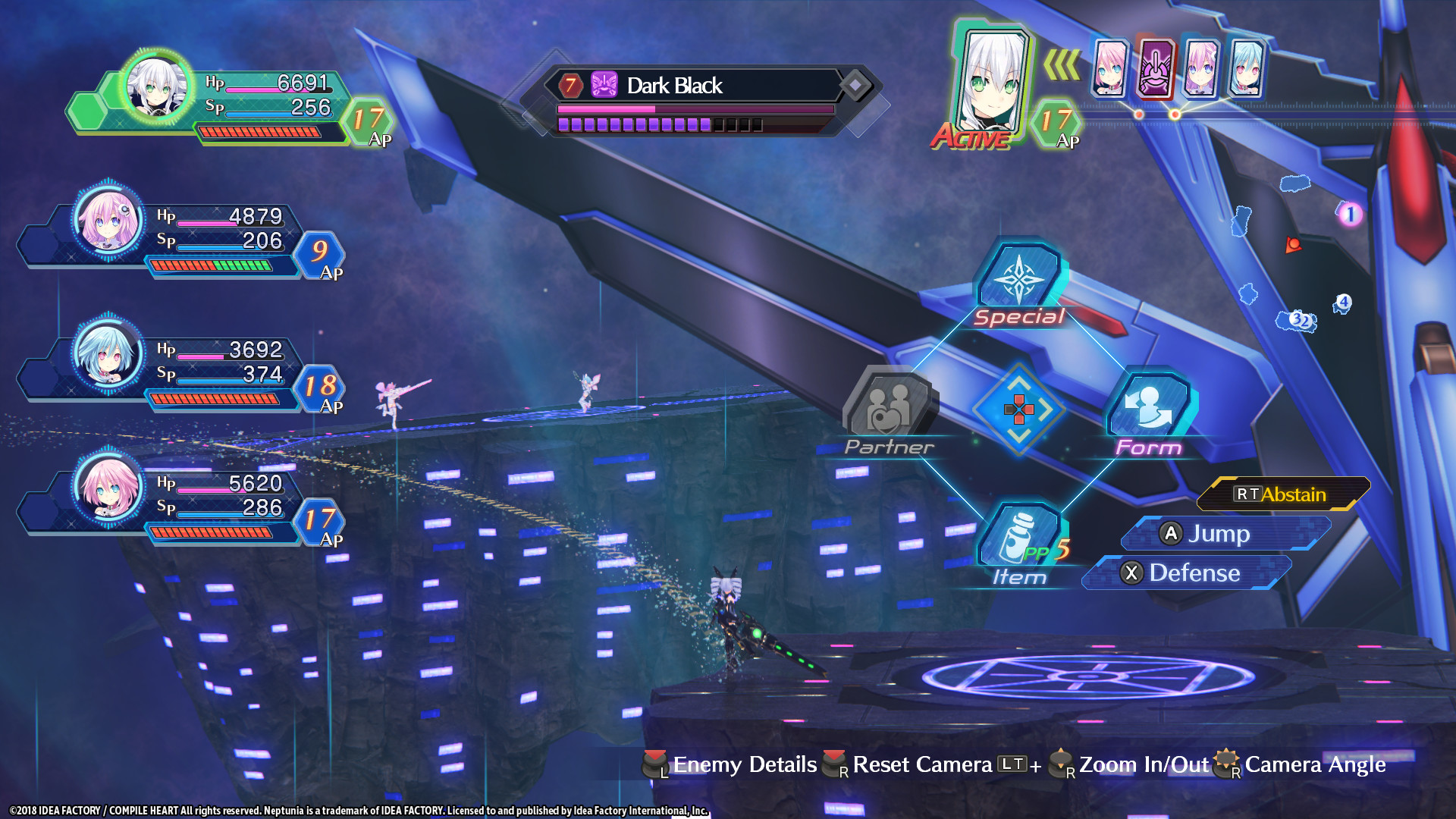Screen dimensions: 1456x819
Task: Click the Reset Camera trigger icon
Action: point(832,764)
